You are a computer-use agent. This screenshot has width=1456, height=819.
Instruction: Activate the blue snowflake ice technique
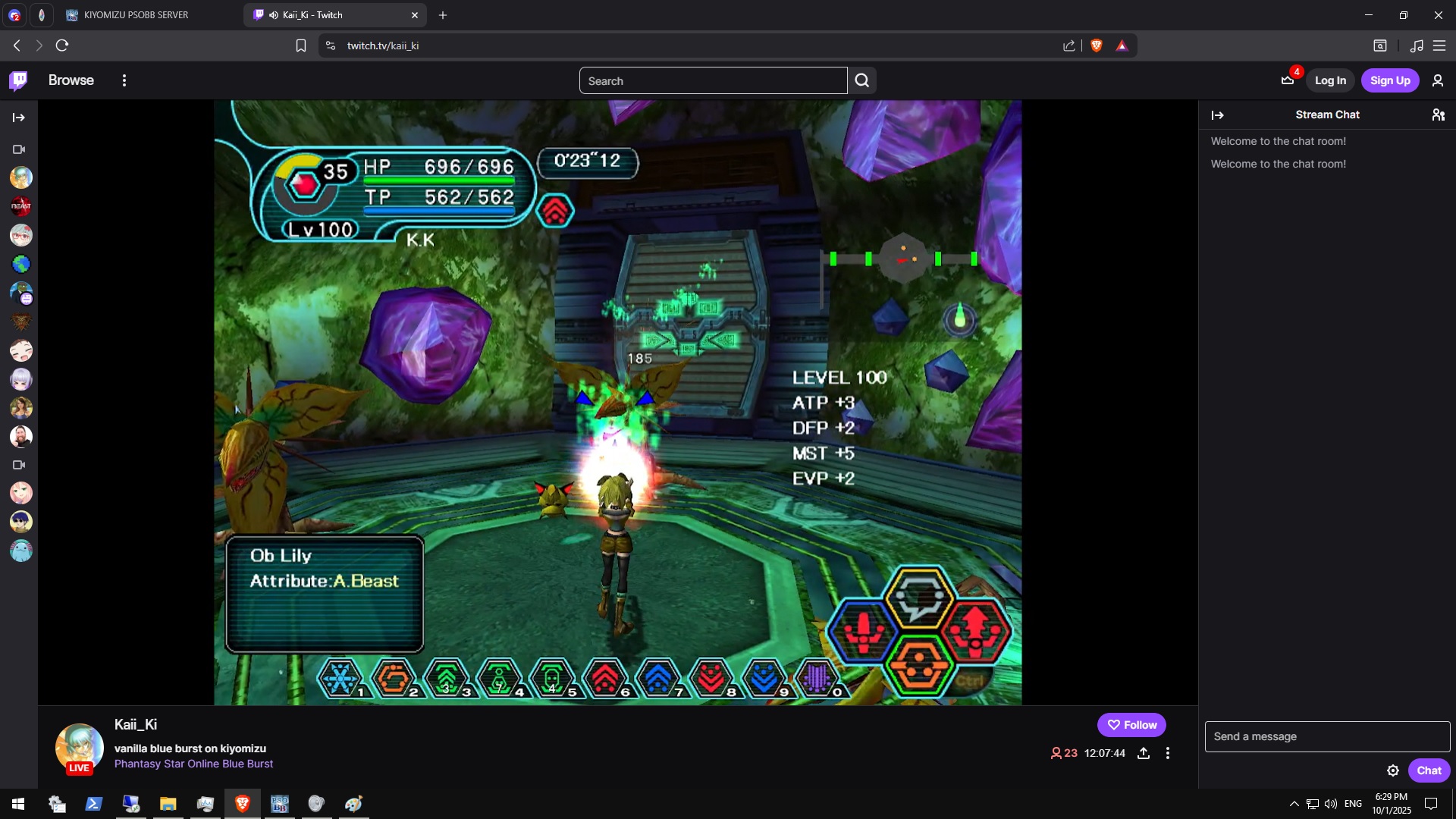point(340,678)
